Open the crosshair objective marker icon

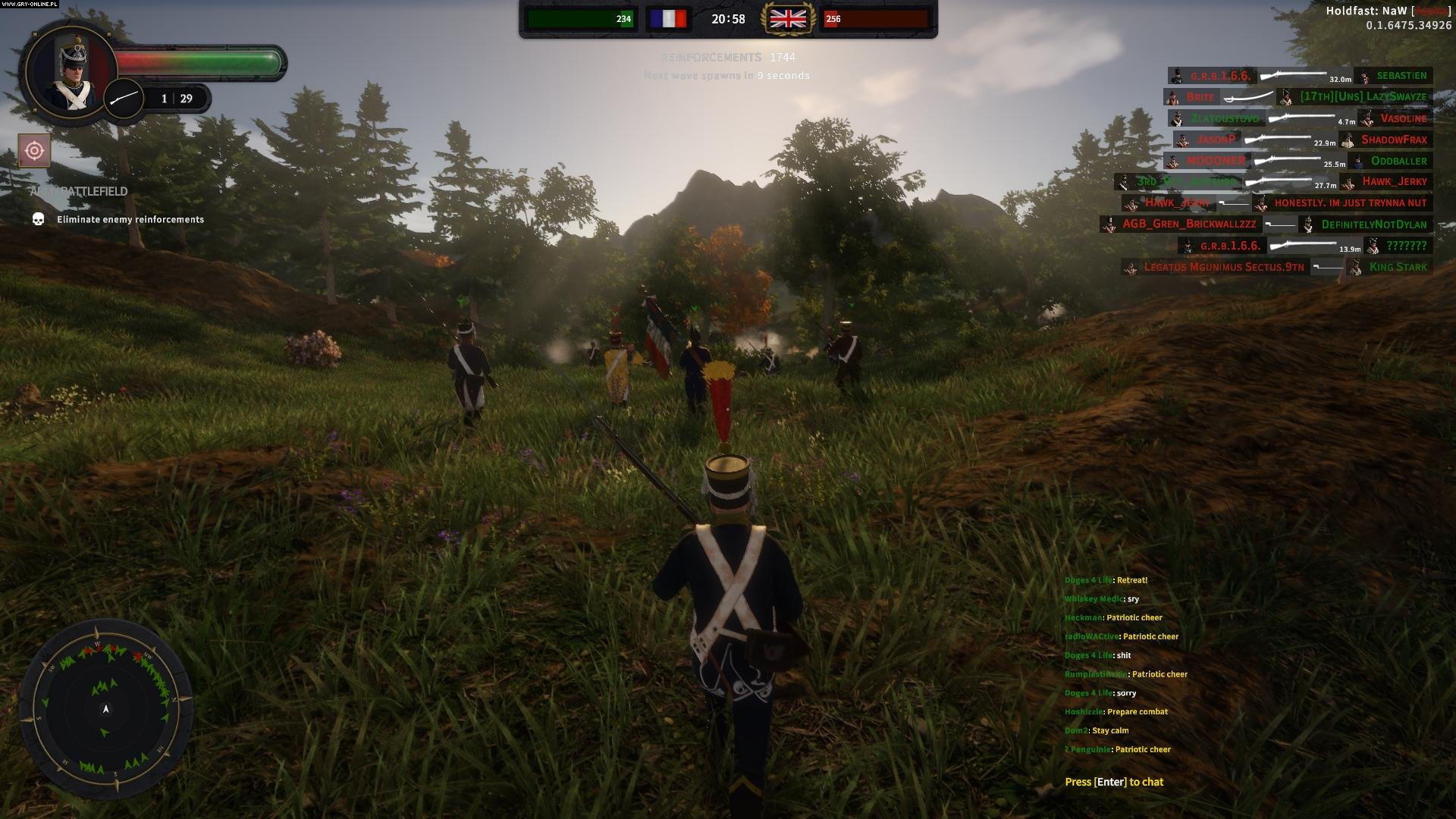pos(34,151)
